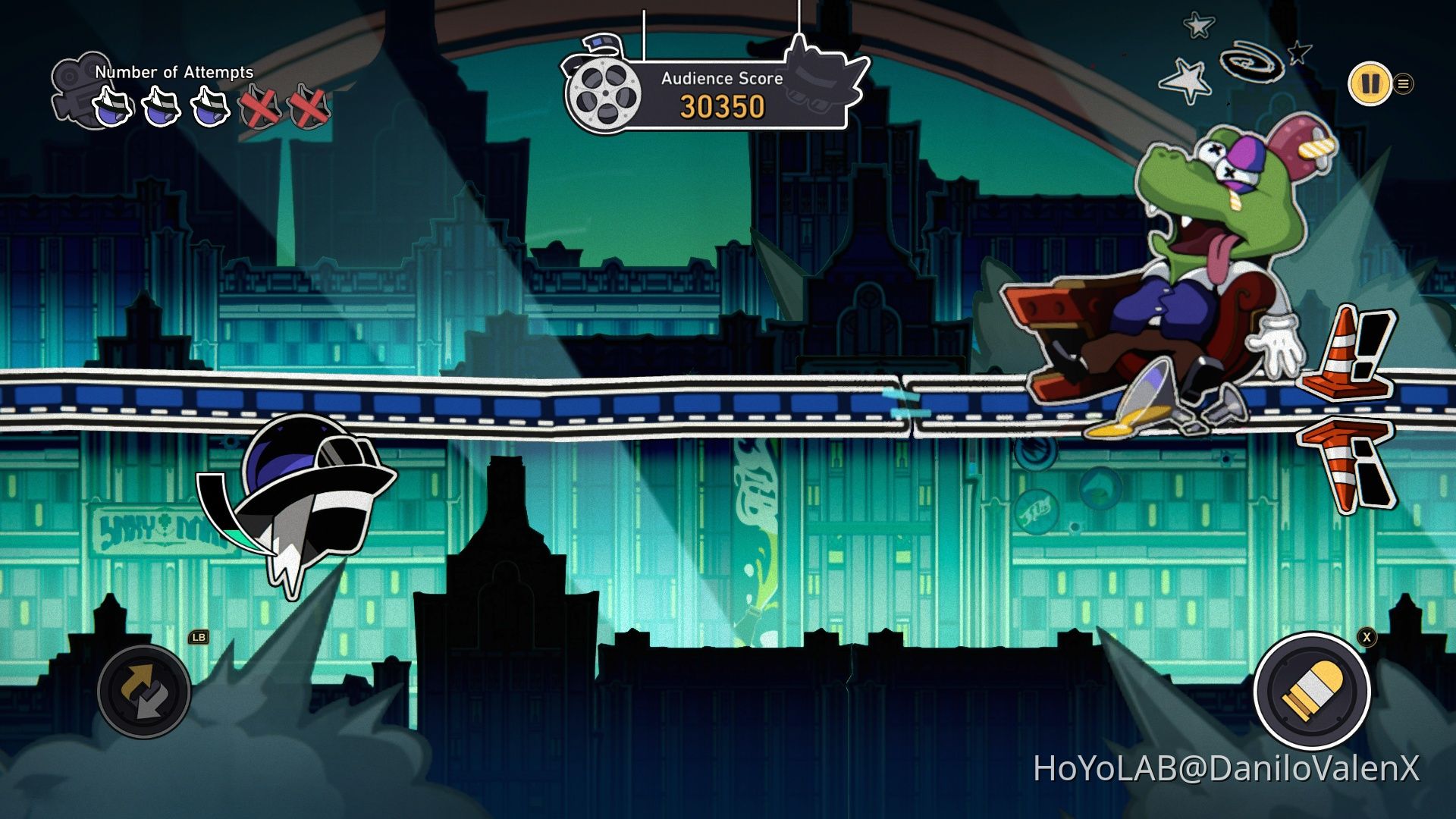Toggle the second attempt head indicator

[160, 106]
